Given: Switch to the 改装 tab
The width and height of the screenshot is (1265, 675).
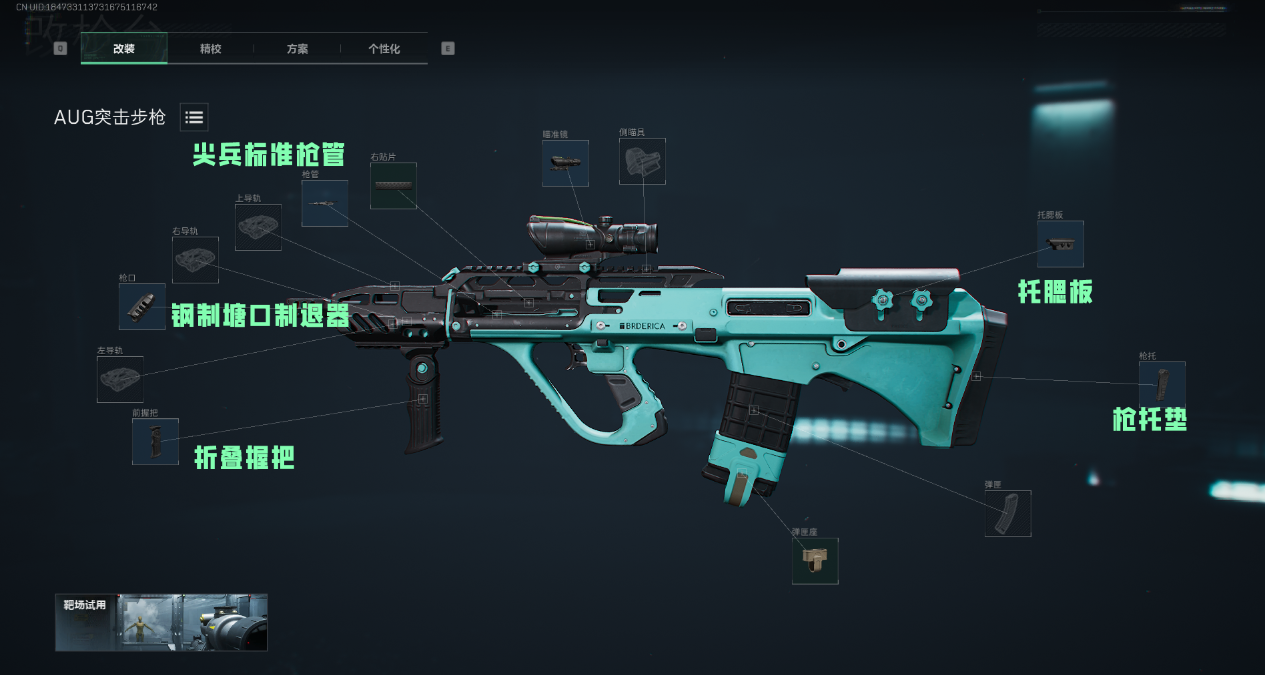Looking at the screenshot, I should (124, 48).
